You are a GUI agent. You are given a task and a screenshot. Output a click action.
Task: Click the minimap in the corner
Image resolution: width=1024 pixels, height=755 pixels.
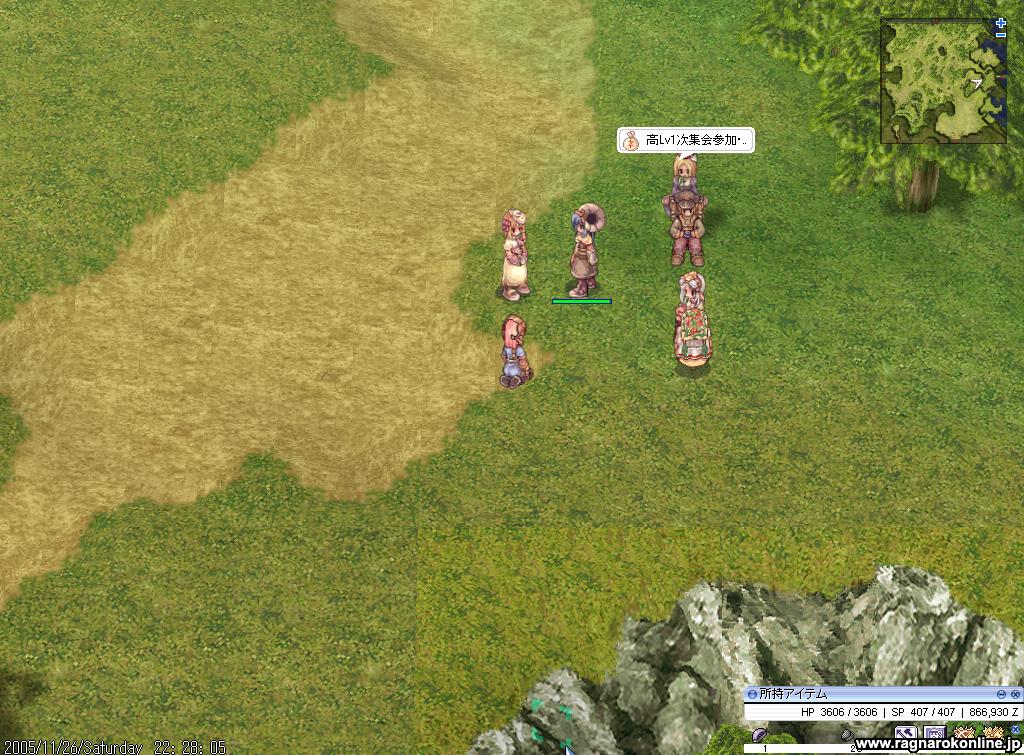coord(943,82)
